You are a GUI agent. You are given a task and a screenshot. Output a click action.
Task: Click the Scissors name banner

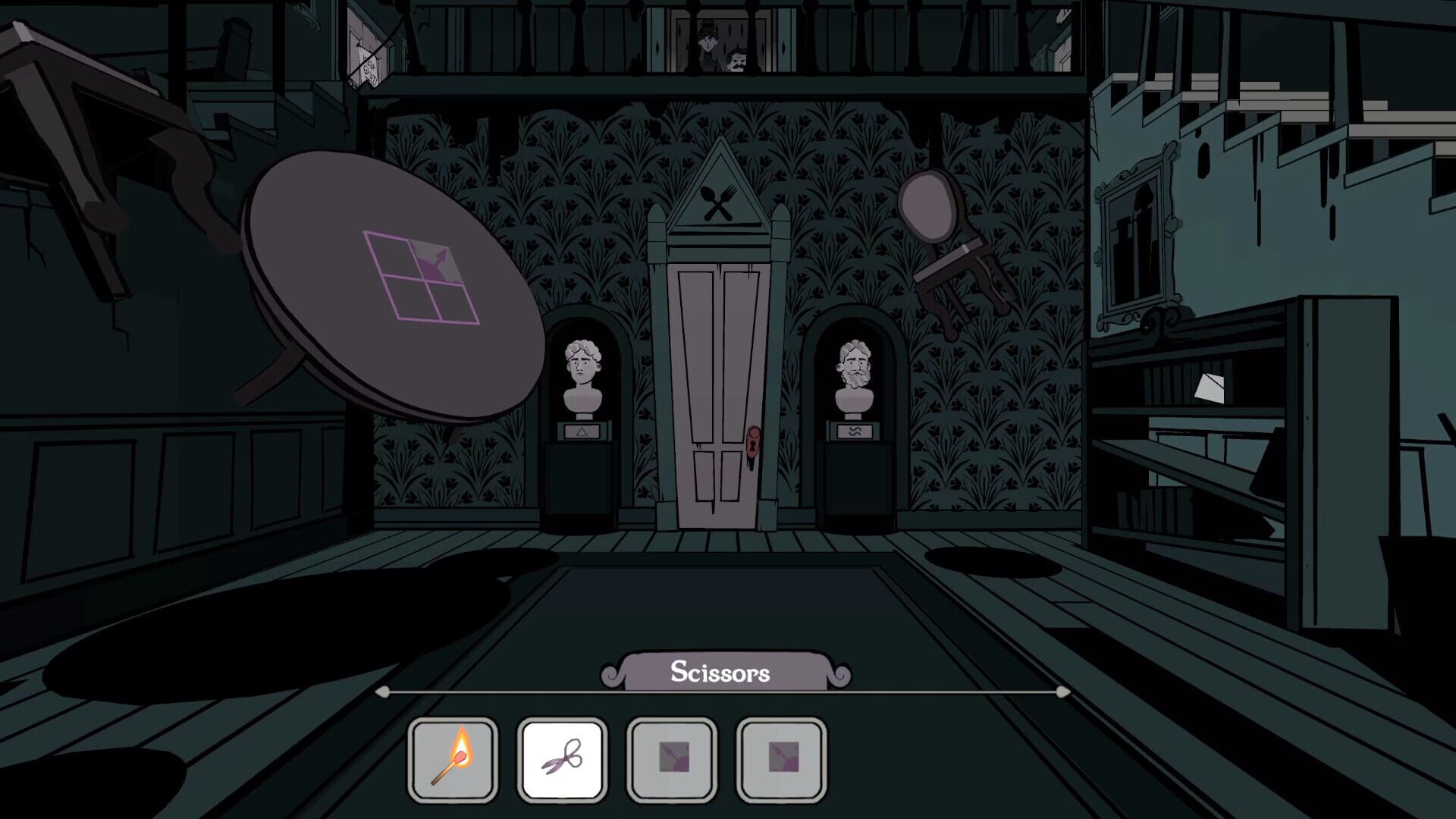722,672
